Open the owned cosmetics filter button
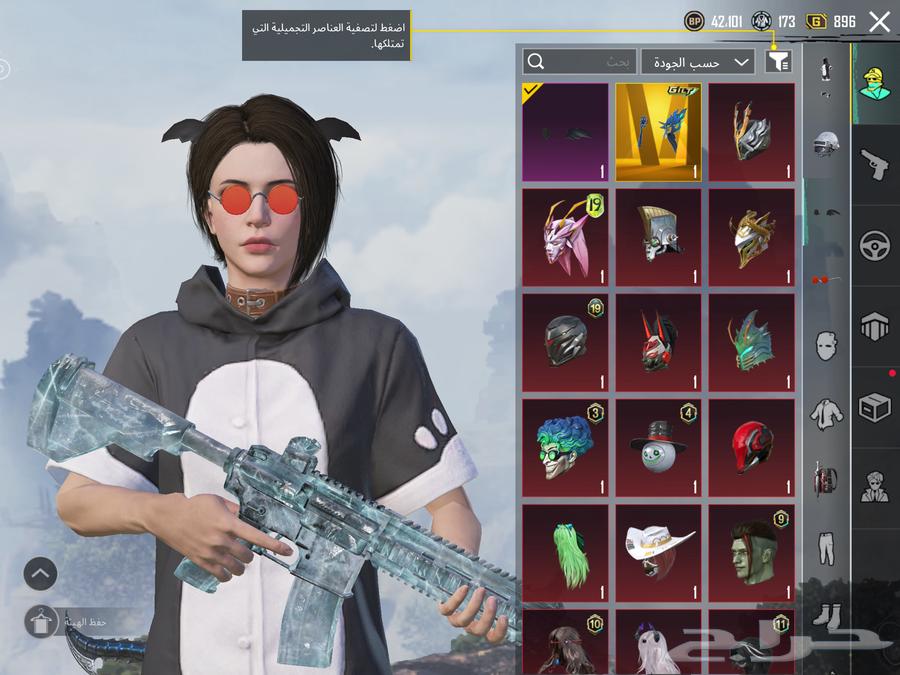The width and height of the screenshot is (900, 675). pos(778,62)
